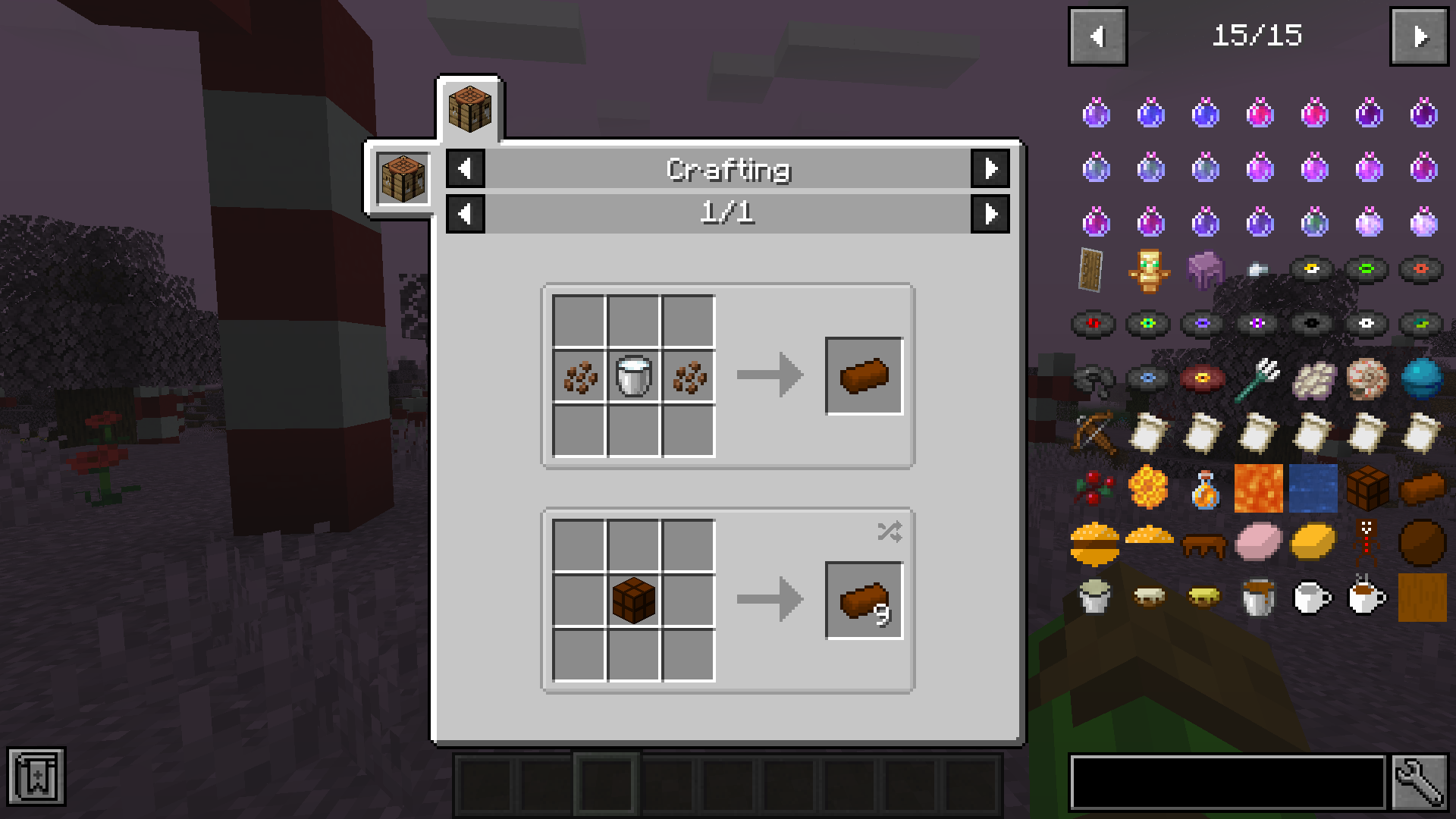Click the left arrow beside the Crafting title
This screenshot has width=1456, height=819.
point(465,168)
